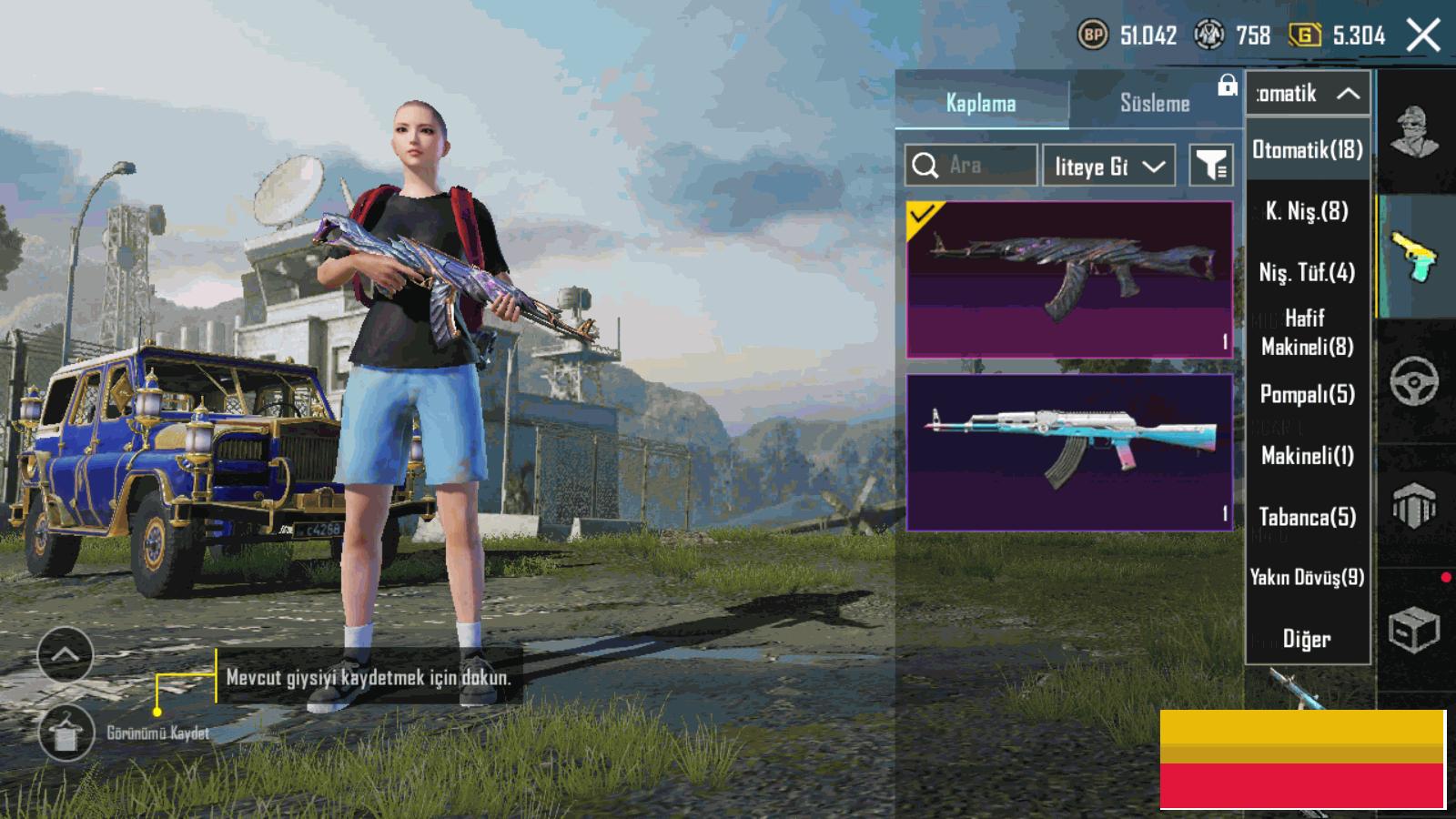
Task: Select Niş. Tüf.(4) category
Action: click(x=1308, y=272)
